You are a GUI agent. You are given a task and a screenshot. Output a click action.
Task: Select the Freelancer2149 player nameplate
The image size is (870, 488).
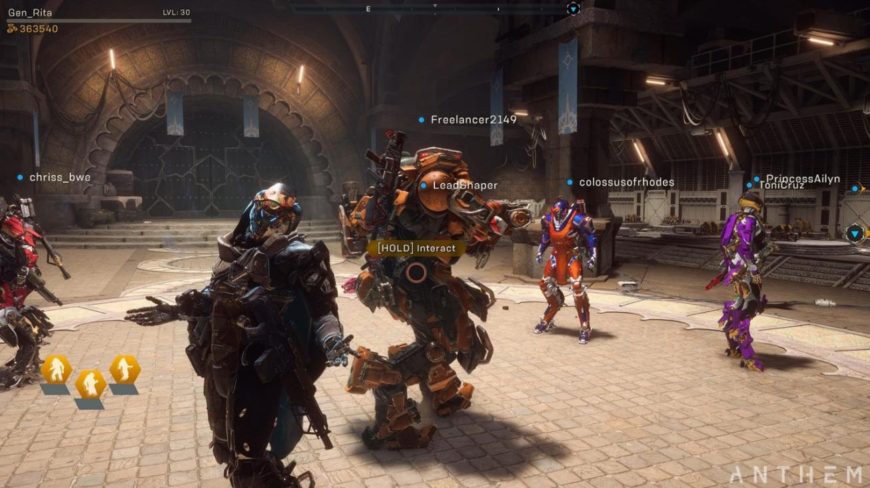coord(473,120)
